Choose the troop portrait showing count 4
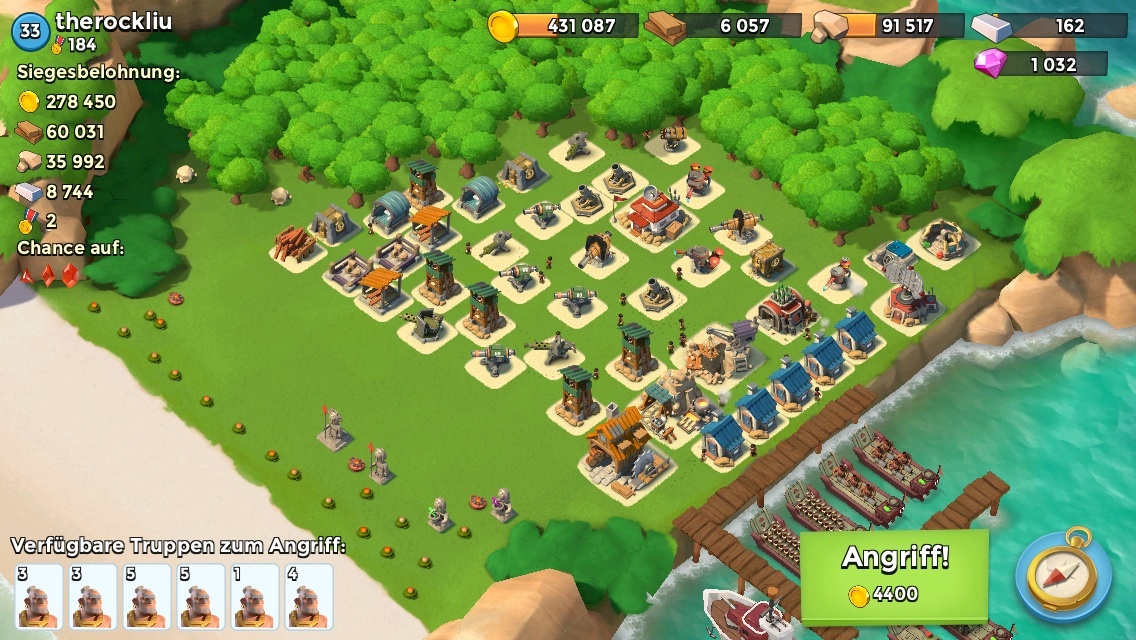 (309, 596)
